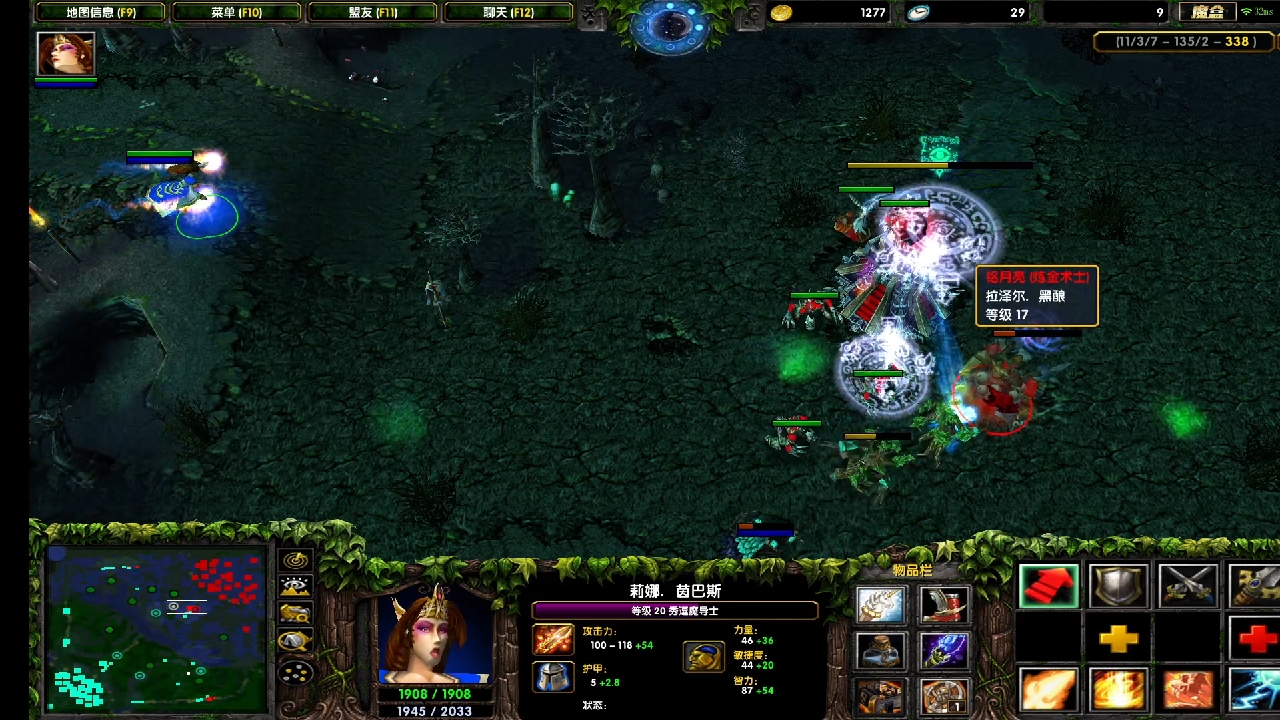
Task: Open the red plus hero abilities icon
Action: (1256, 638)
